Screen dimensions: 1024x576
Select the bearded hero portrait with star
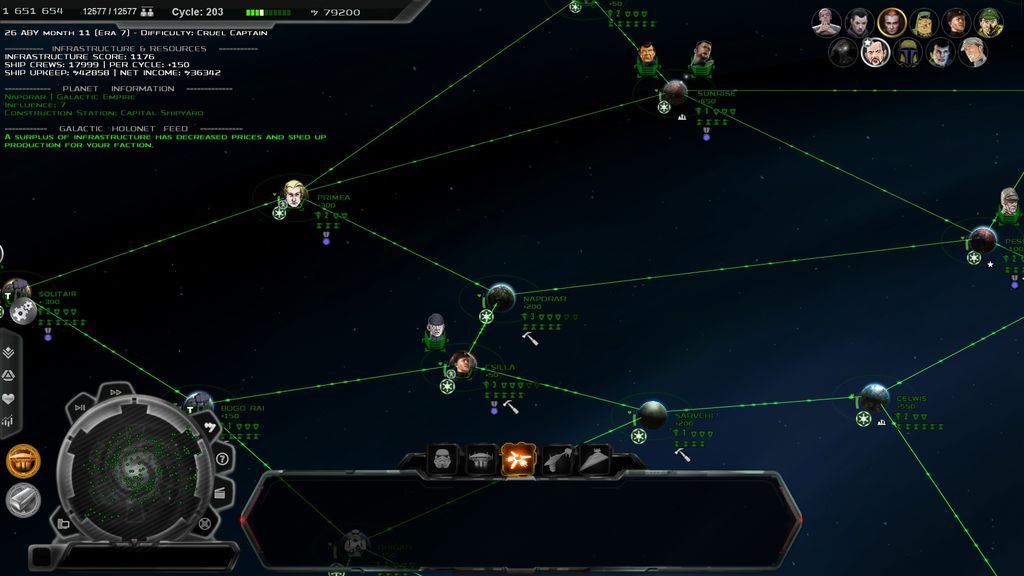[875, 52]
